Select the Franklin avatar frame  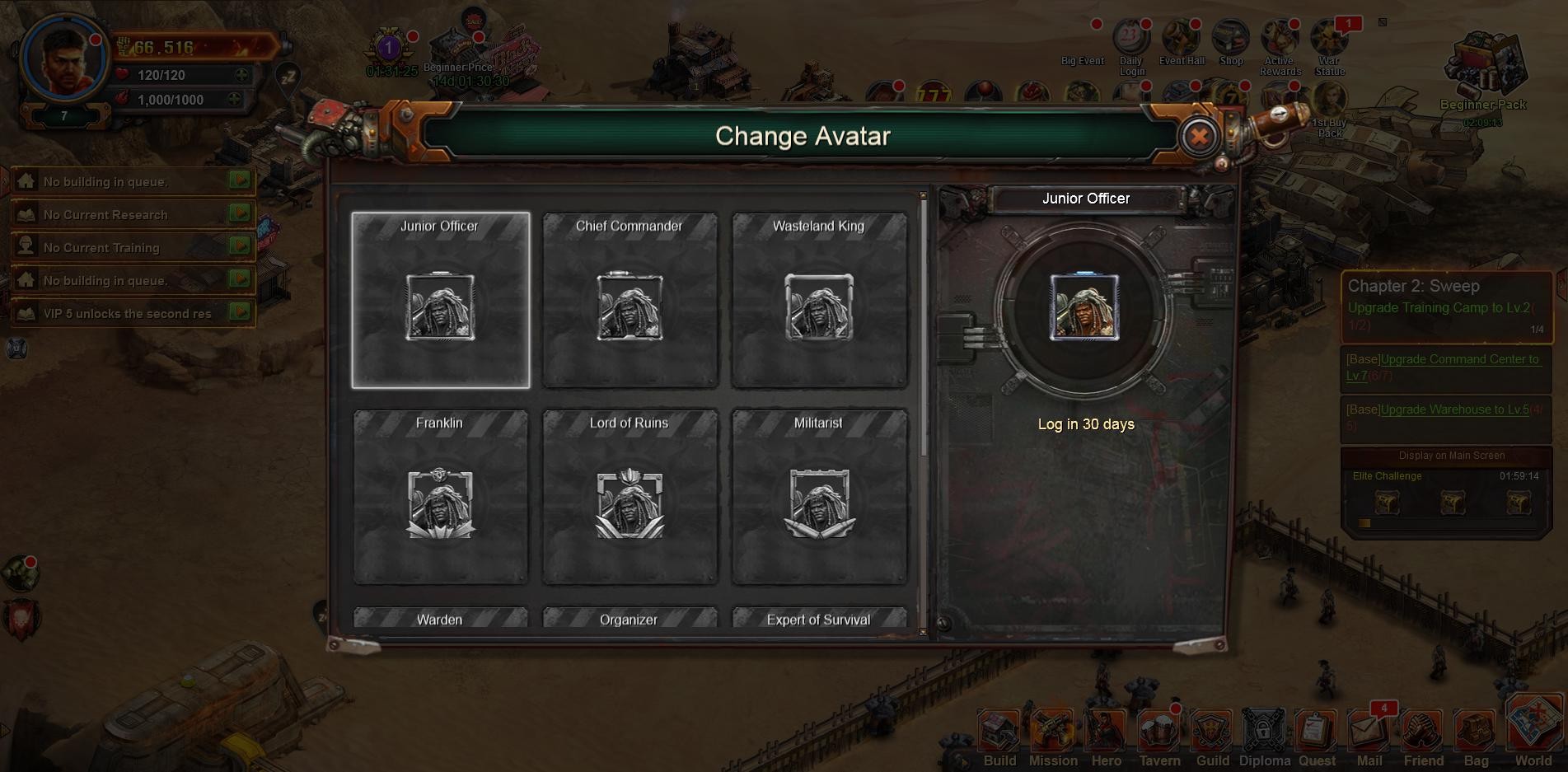tap(441, 498)
